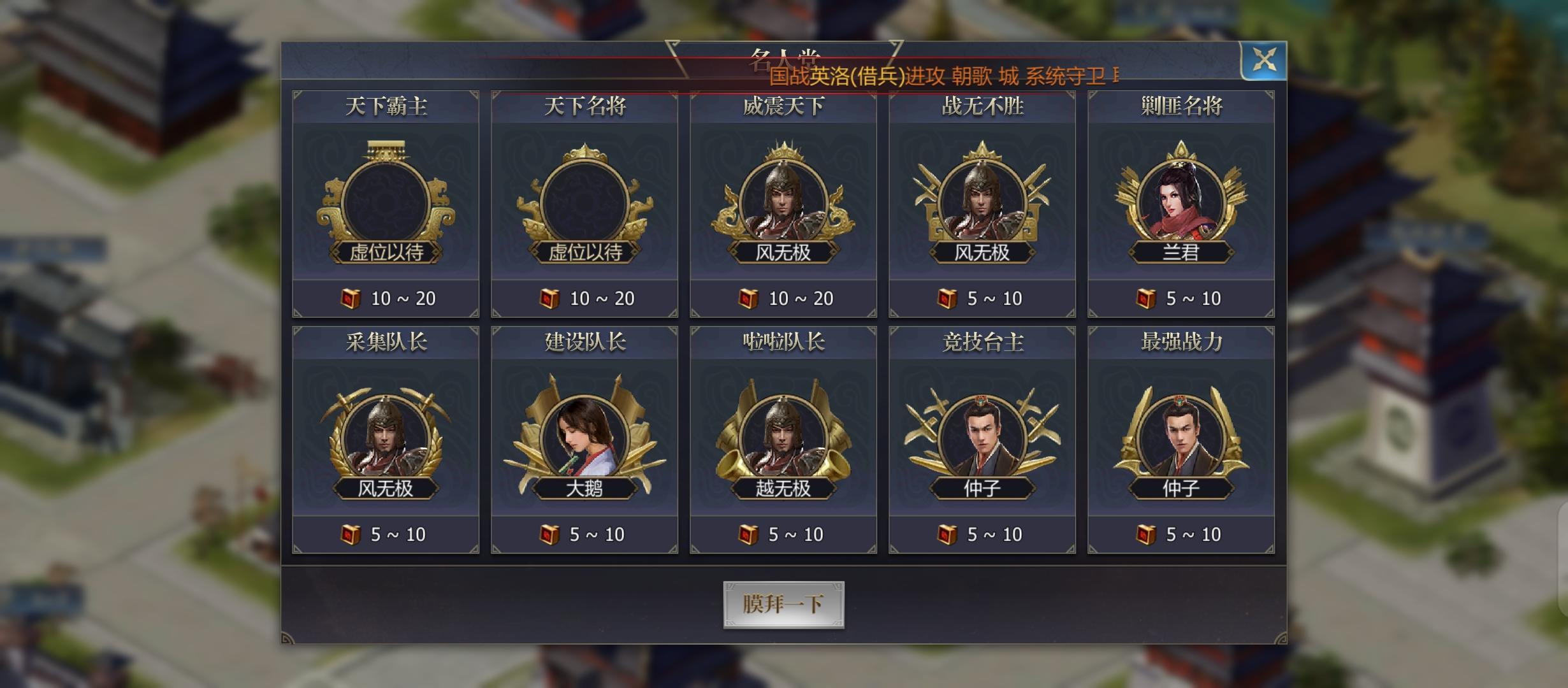The width and height of the screenshot is (1568, 688).
Task: Click the reward chest icon under 最强战力
Action: coord(1144,535)
